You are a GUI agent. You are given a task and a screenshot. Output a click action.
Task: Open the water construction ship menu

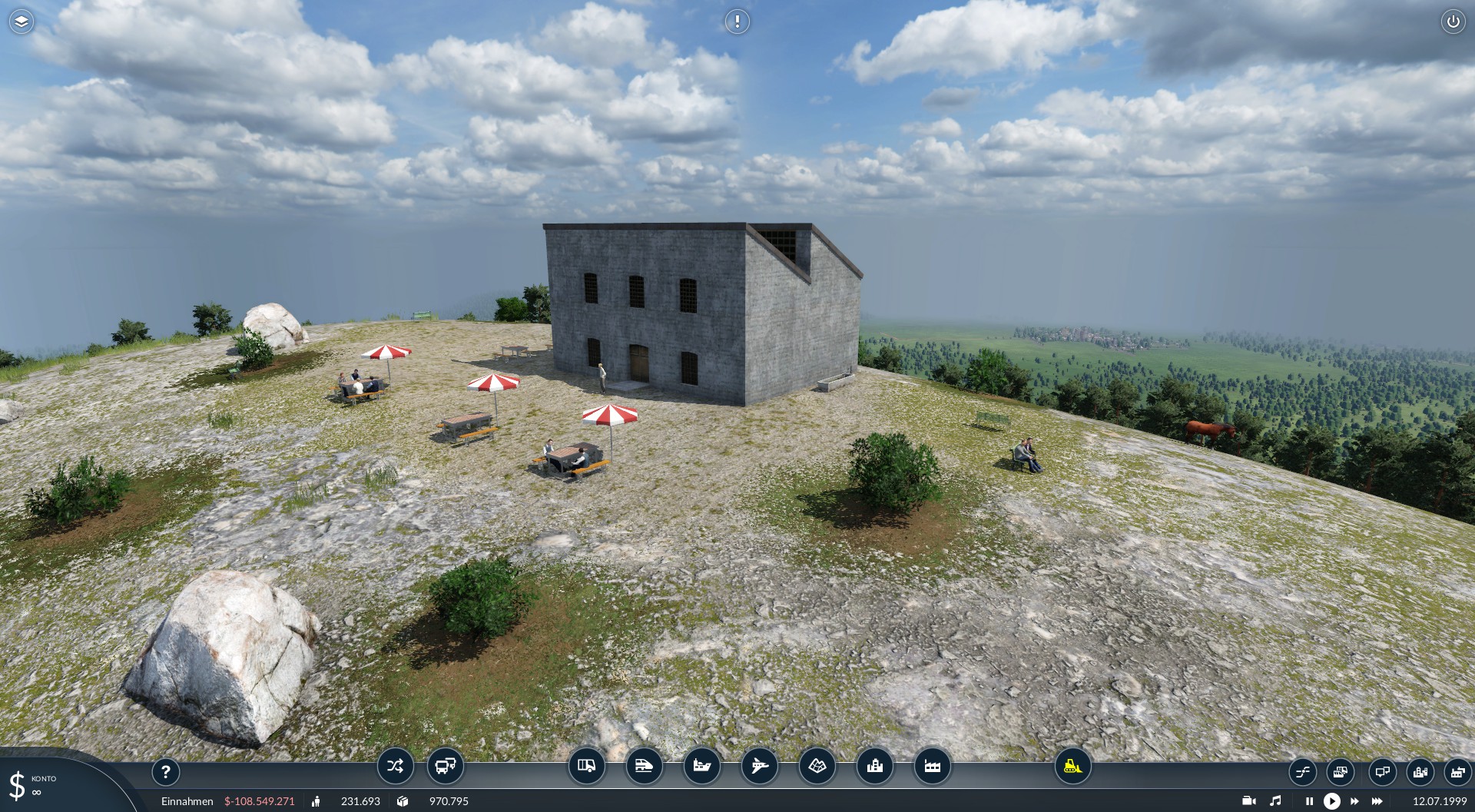coord(702,766)
